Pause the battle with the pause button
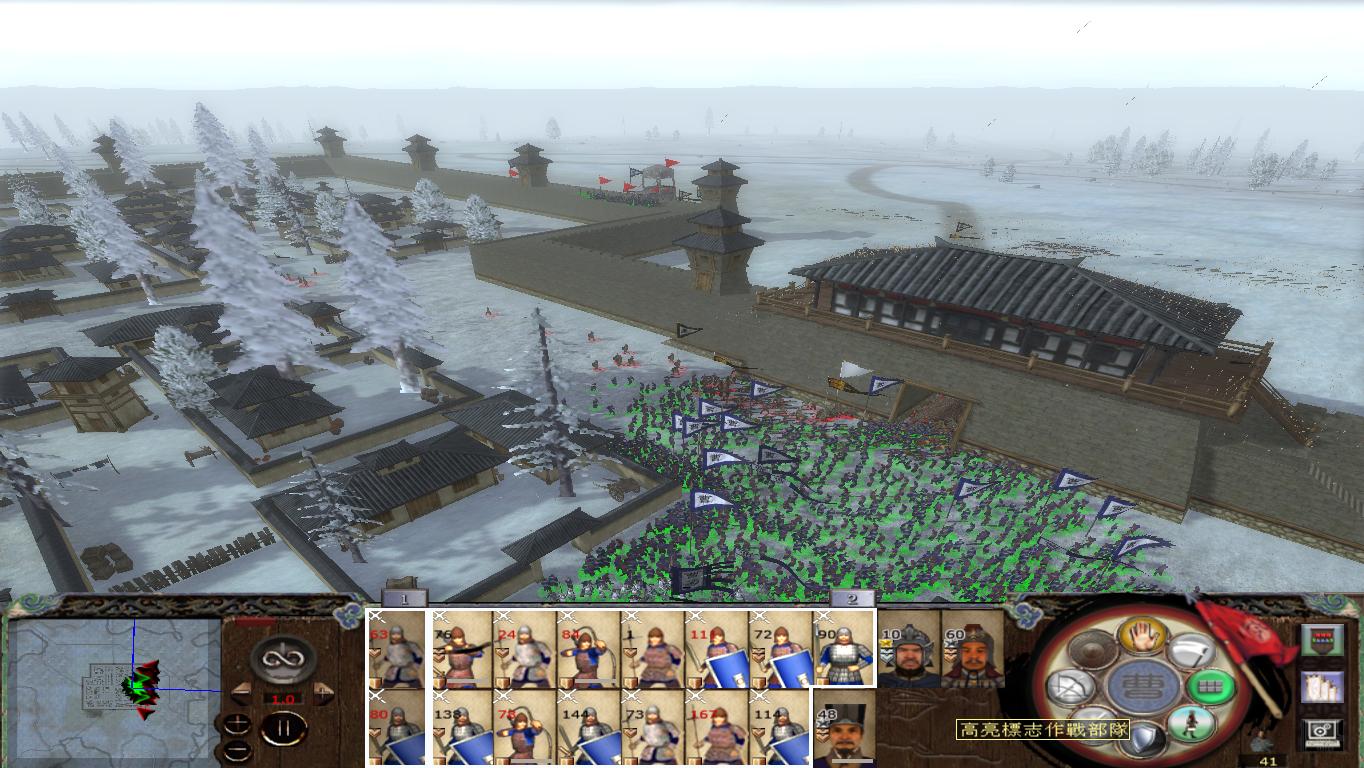Screen dimensions: 1364x768 coord(283,727)
